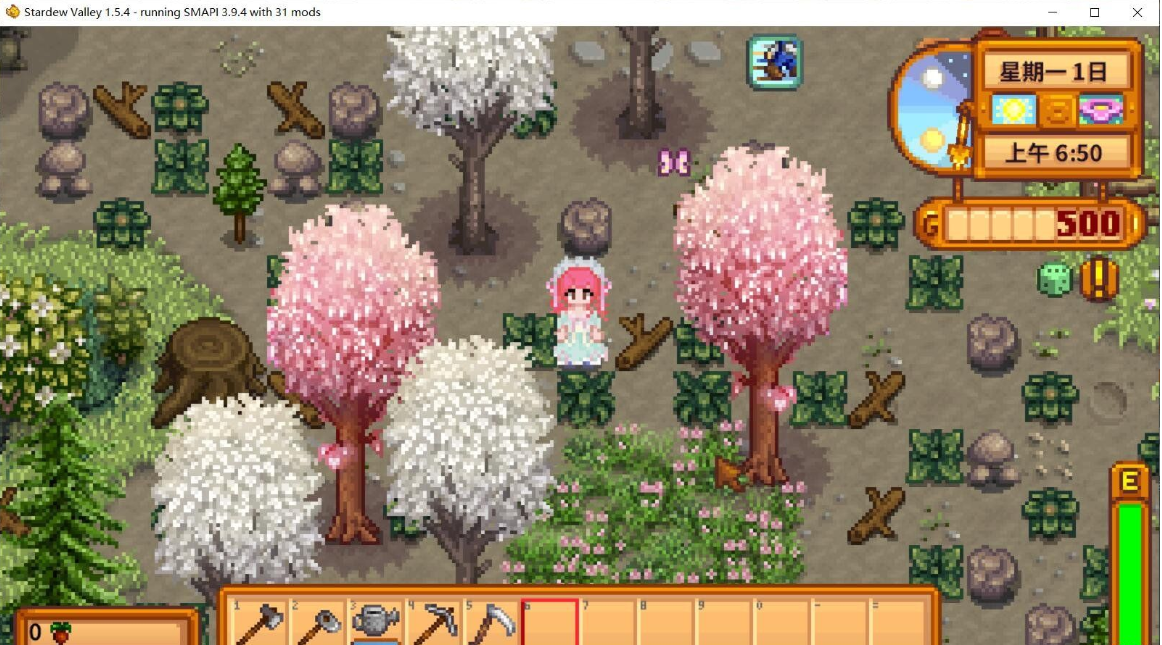The image size is (1162, 645).
Task: Maximize the game window
Action: [x=1095, y=12]
